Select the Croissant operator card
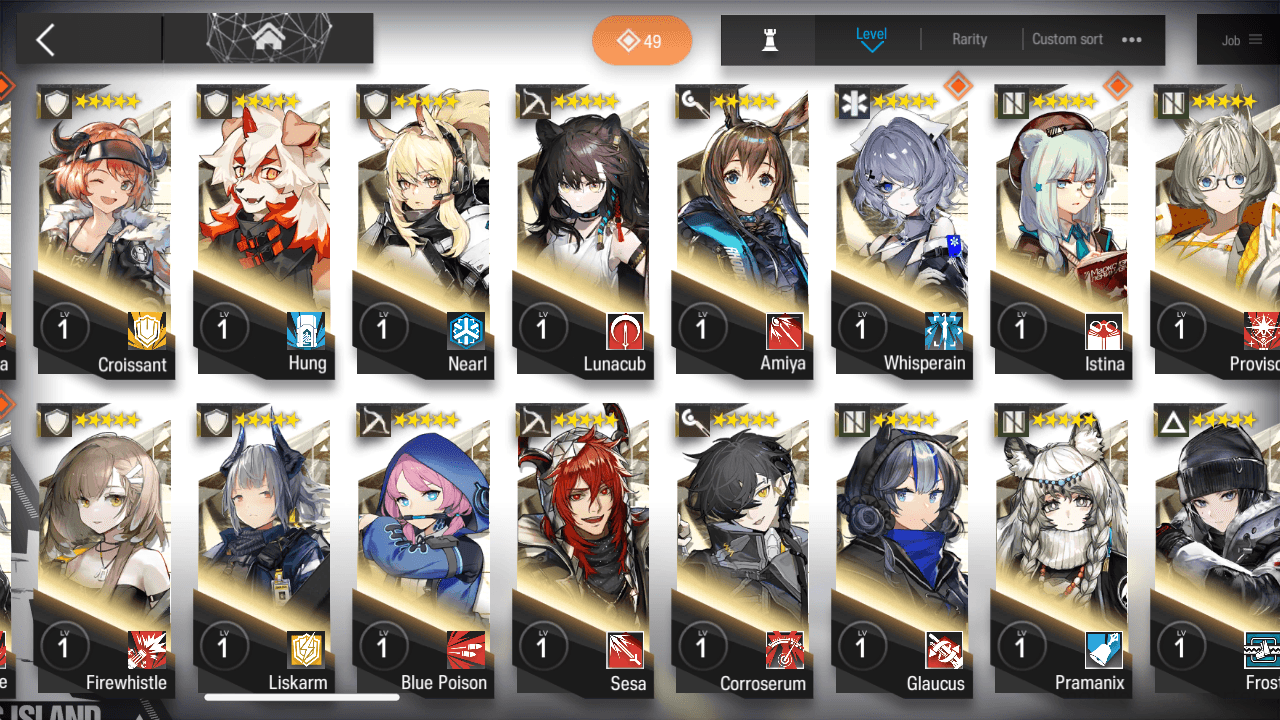Screen dimensions: 1280x720 click(104, 230)
